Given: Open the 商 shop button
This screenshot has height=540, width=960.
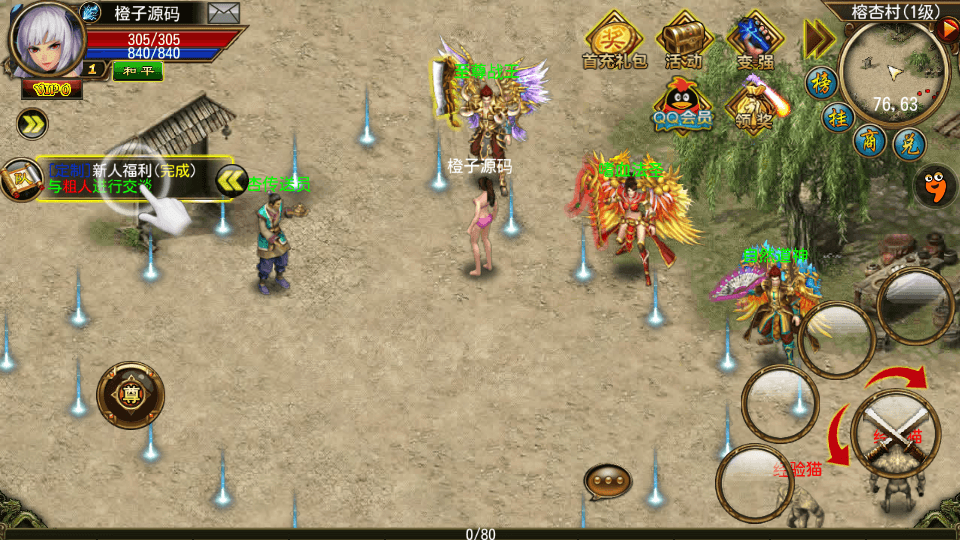Looking at the screenshot, I should [x=870, y=140].
